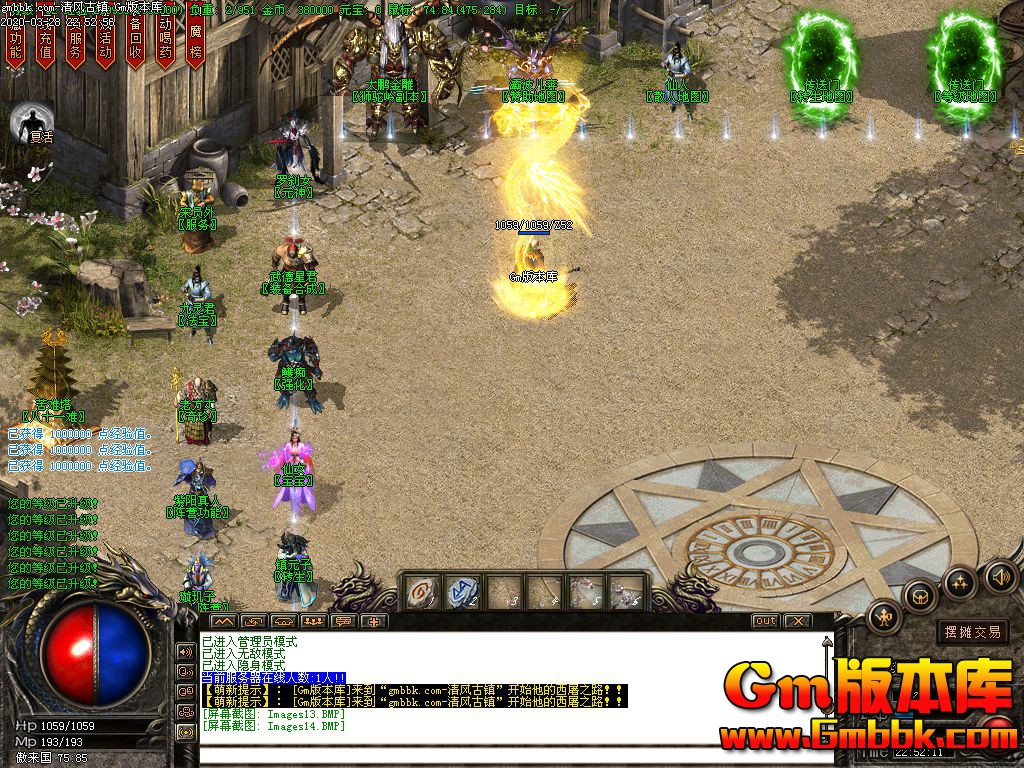Viewport: 1024px width, 768px height.
Task: Open the 充值 recharge banner
Action: [x=45, y=40]
